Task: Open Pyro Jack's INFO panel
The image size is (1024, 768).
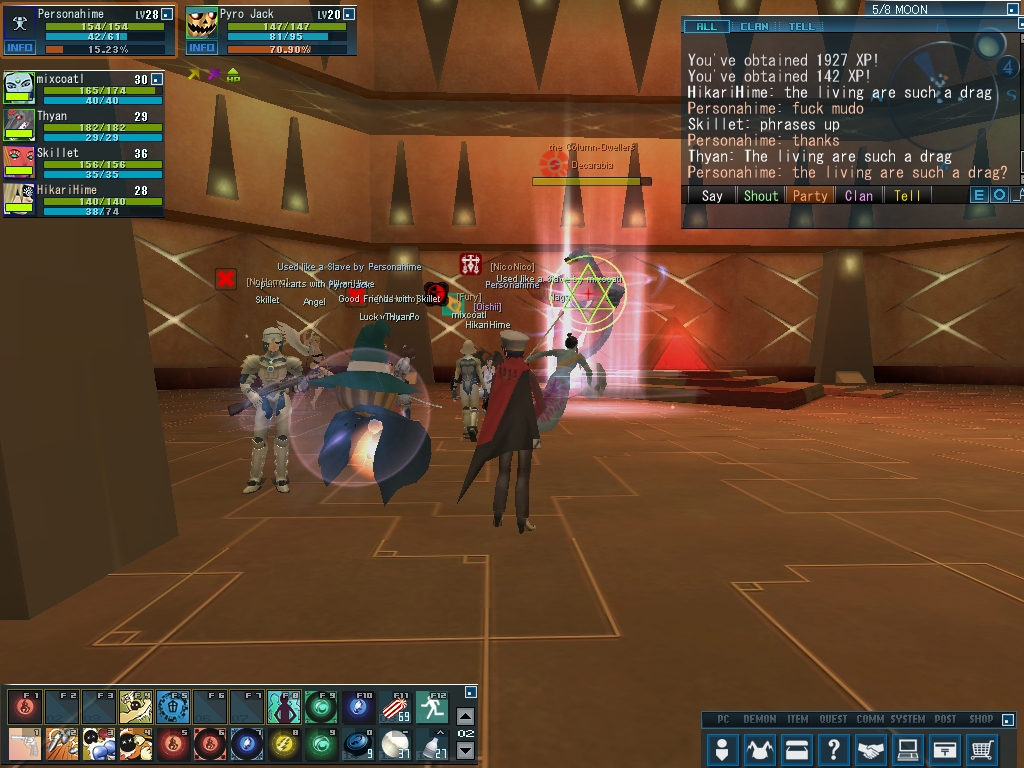Action: [x=201, y=47]
